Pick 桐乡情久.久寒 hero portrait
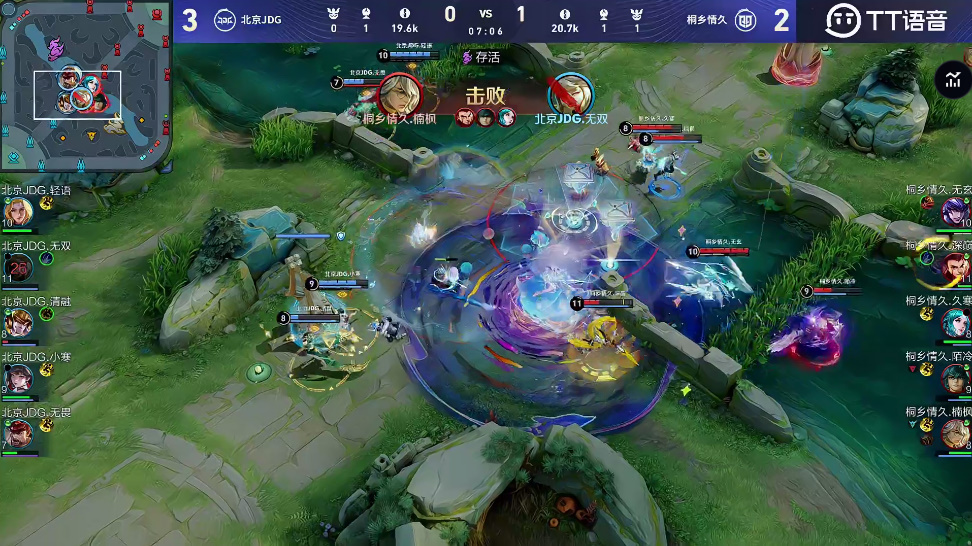Image resolution: width=972 pixels, height=546 pixels. [x=955, y=323]
